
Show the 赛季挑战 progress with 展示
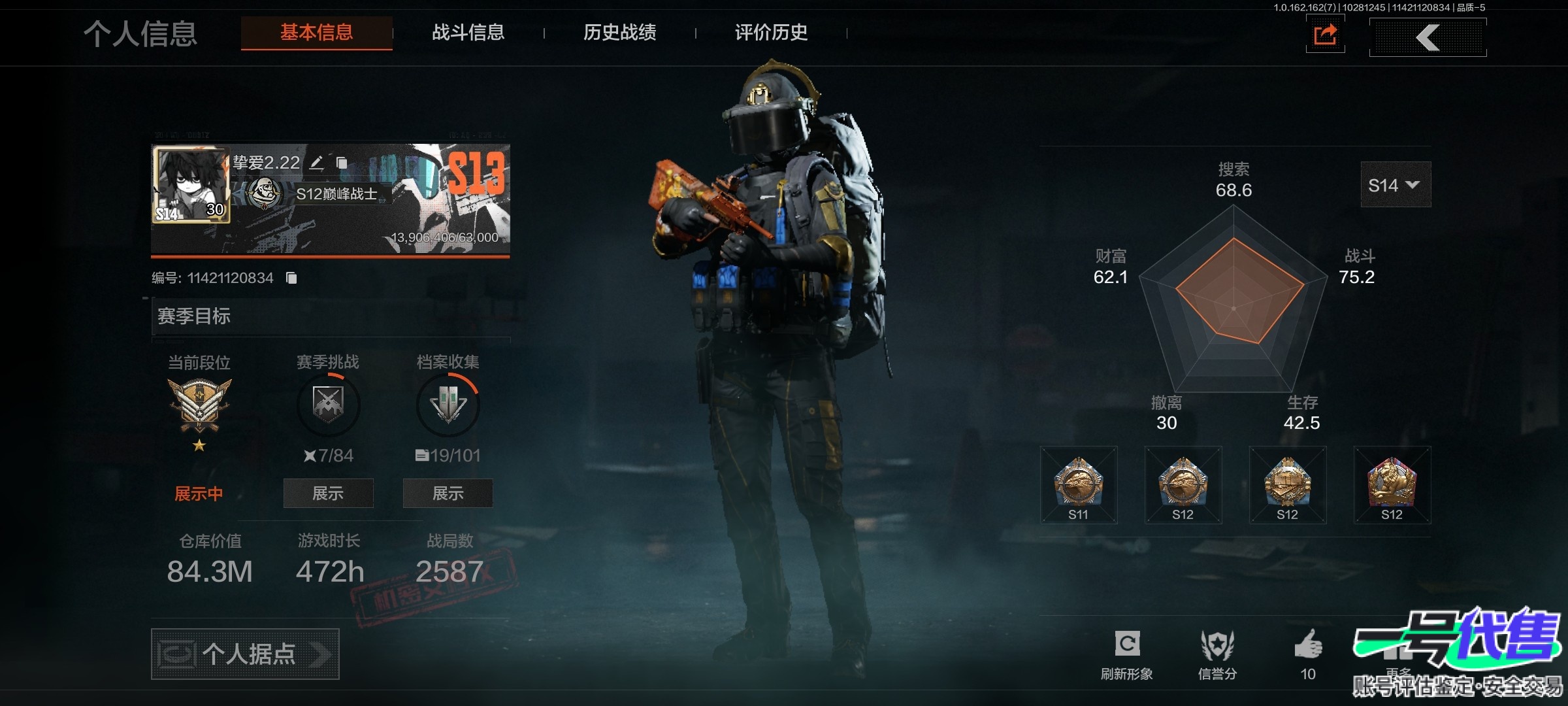(x=328, y=494)
